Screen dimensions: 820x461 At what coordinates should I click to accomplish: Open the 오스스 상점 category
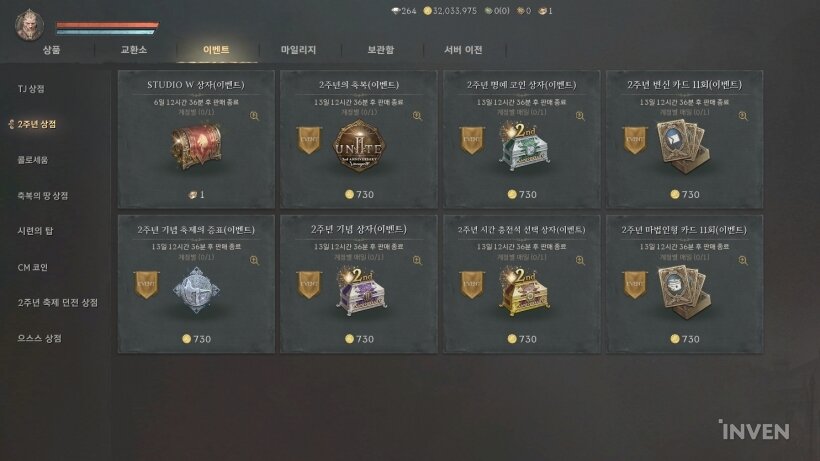(40, 338)
